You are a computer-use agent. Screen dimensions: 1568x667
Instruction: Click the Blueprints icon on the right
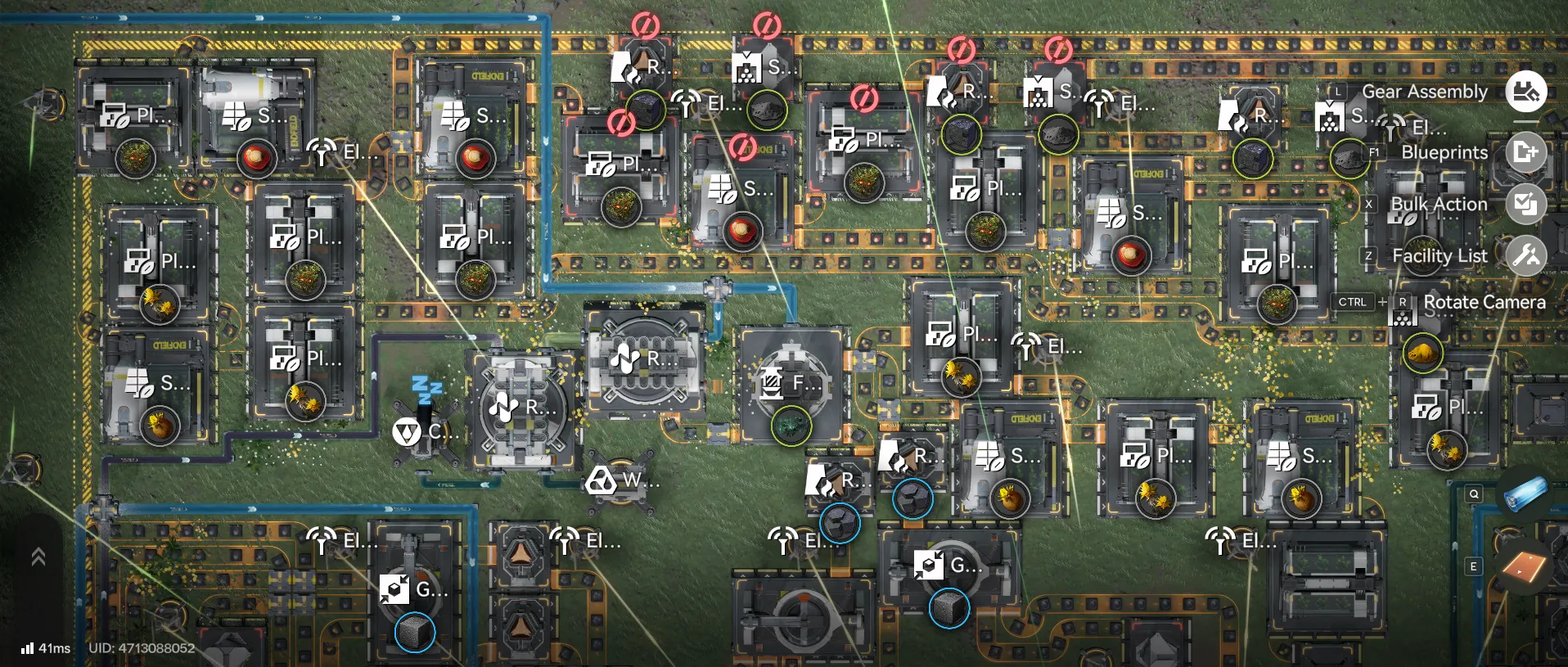click(1527, 152)
